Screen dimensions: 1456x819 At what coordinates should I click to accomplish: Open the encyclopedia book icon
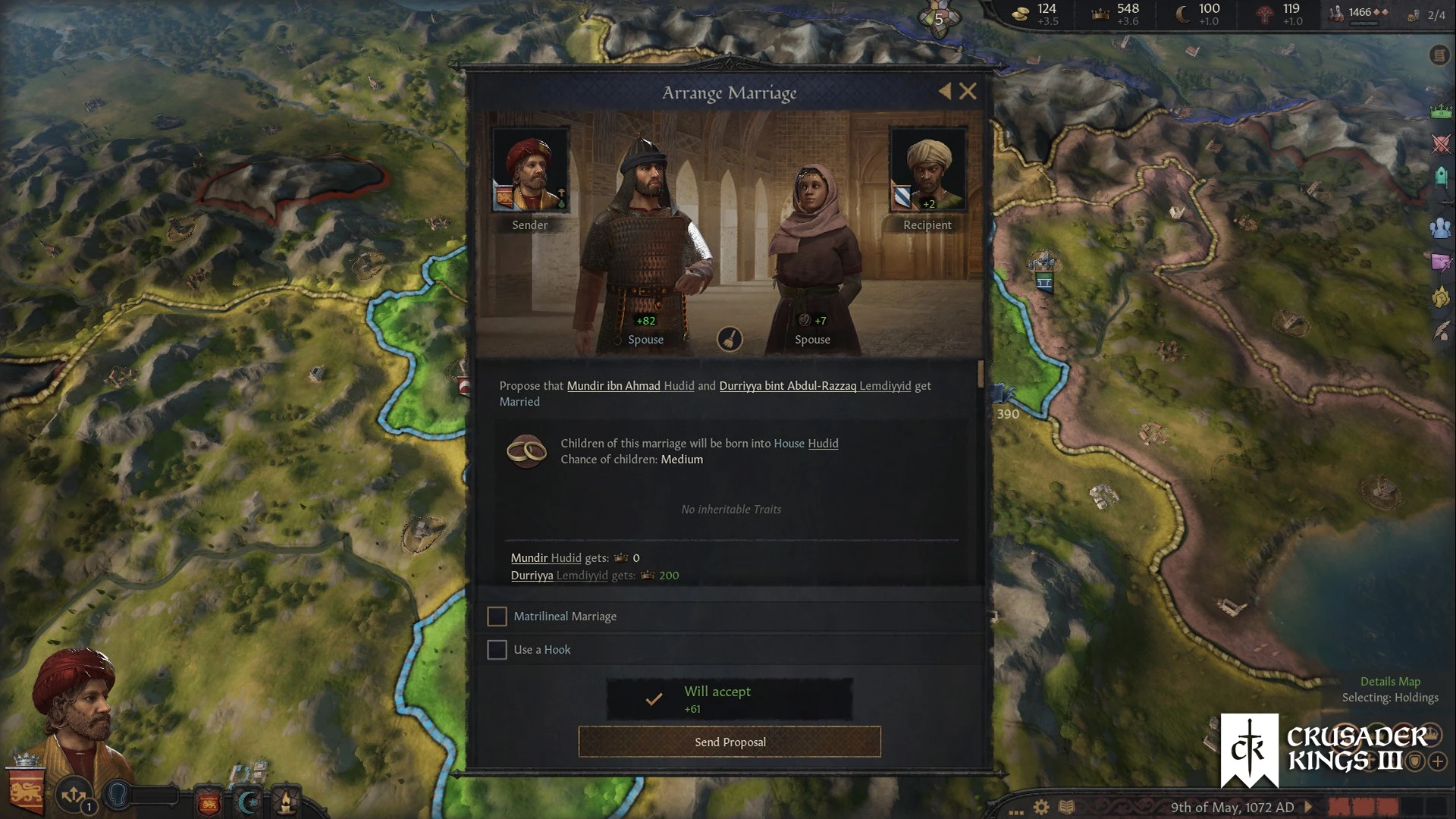pos(1066,807)
